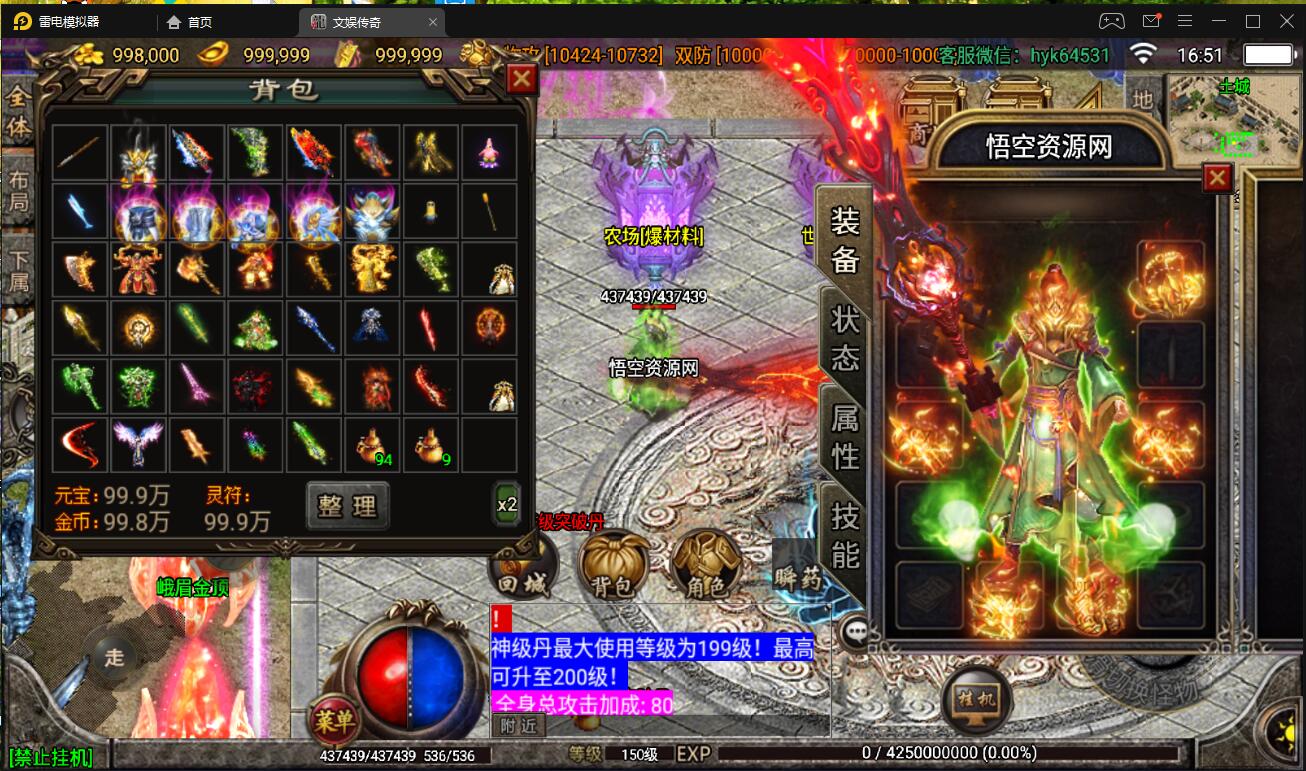Switch to the 状态 tab
Screen dimensions: 1306x771
(845, 338)
